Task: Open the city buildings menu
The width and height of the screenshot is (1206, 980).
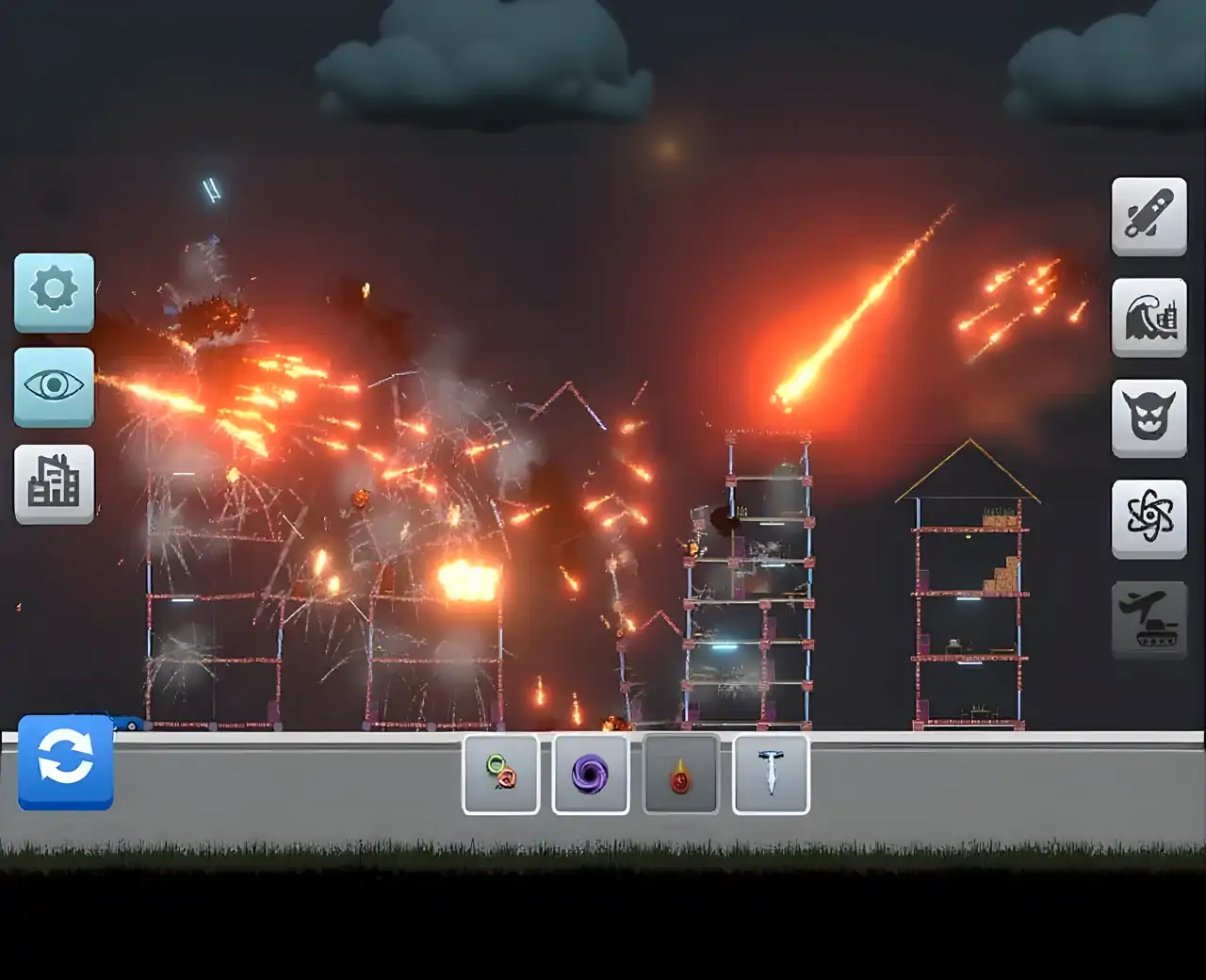Action: coord(54,483)
